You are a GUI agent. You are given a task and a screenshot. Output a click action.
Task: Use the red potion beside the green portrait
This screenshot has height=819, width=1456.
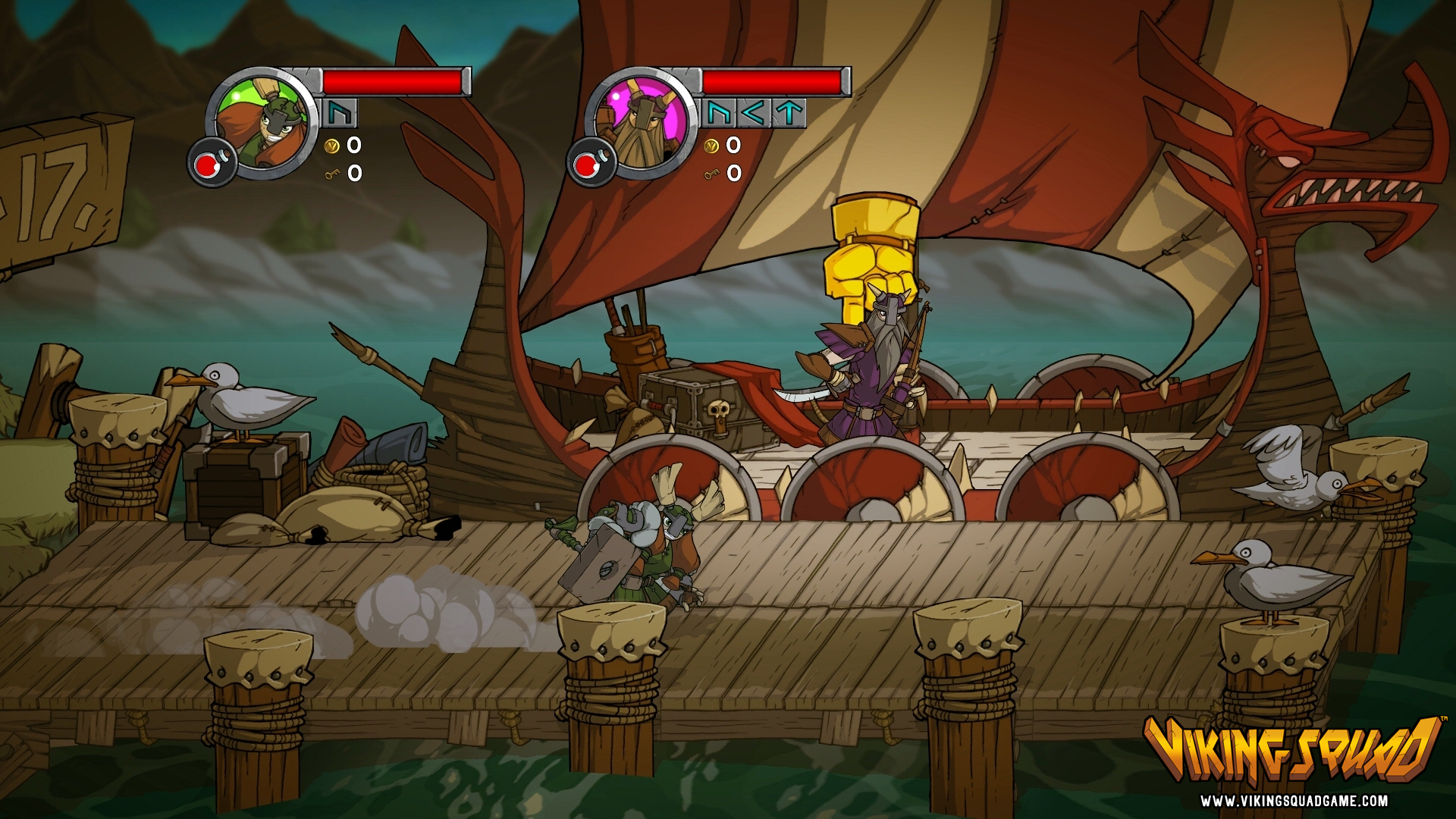click(x=206, y=164)
